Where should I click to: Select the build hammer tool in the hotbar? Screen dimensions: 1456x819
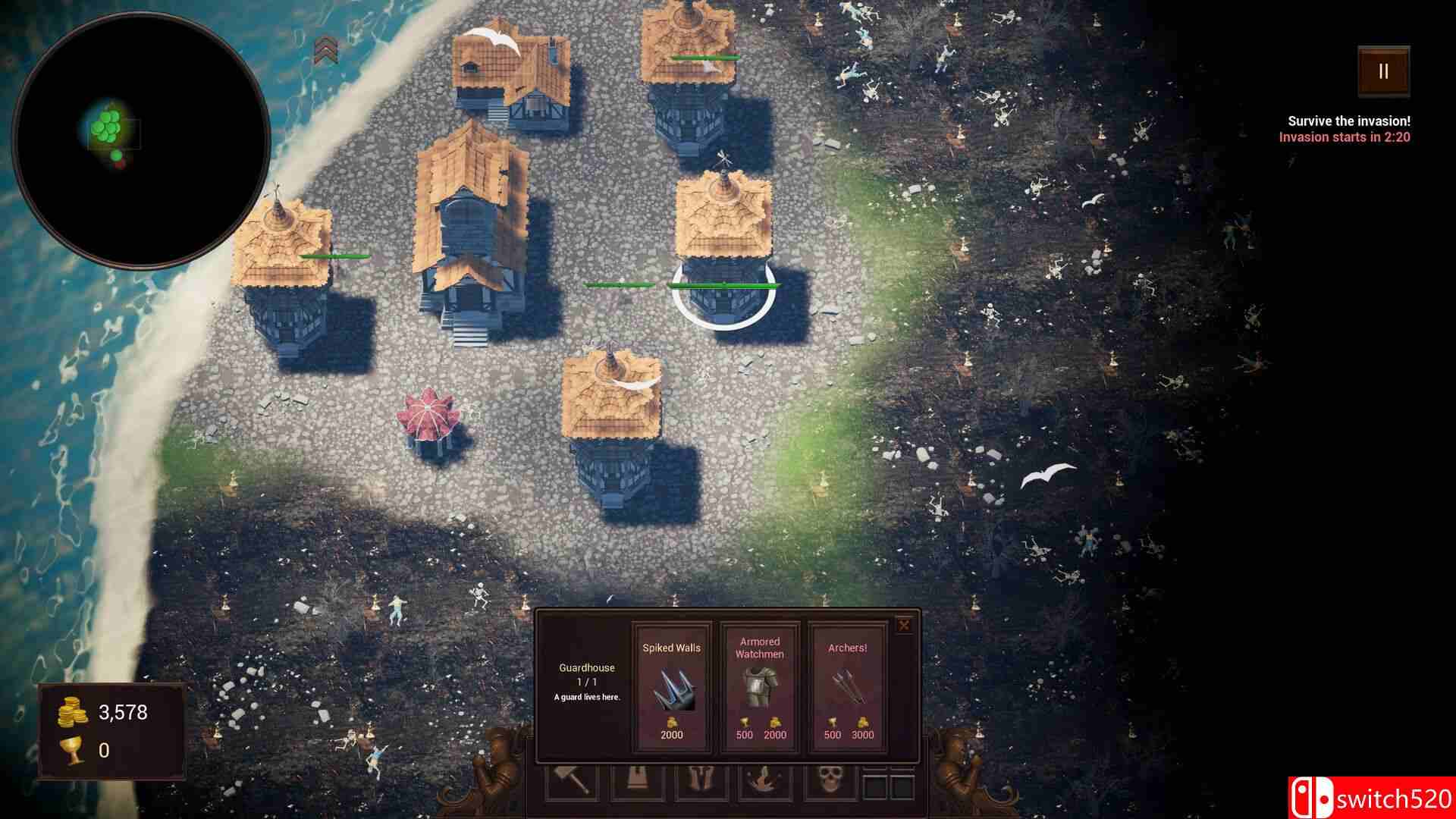coord(569,781)
